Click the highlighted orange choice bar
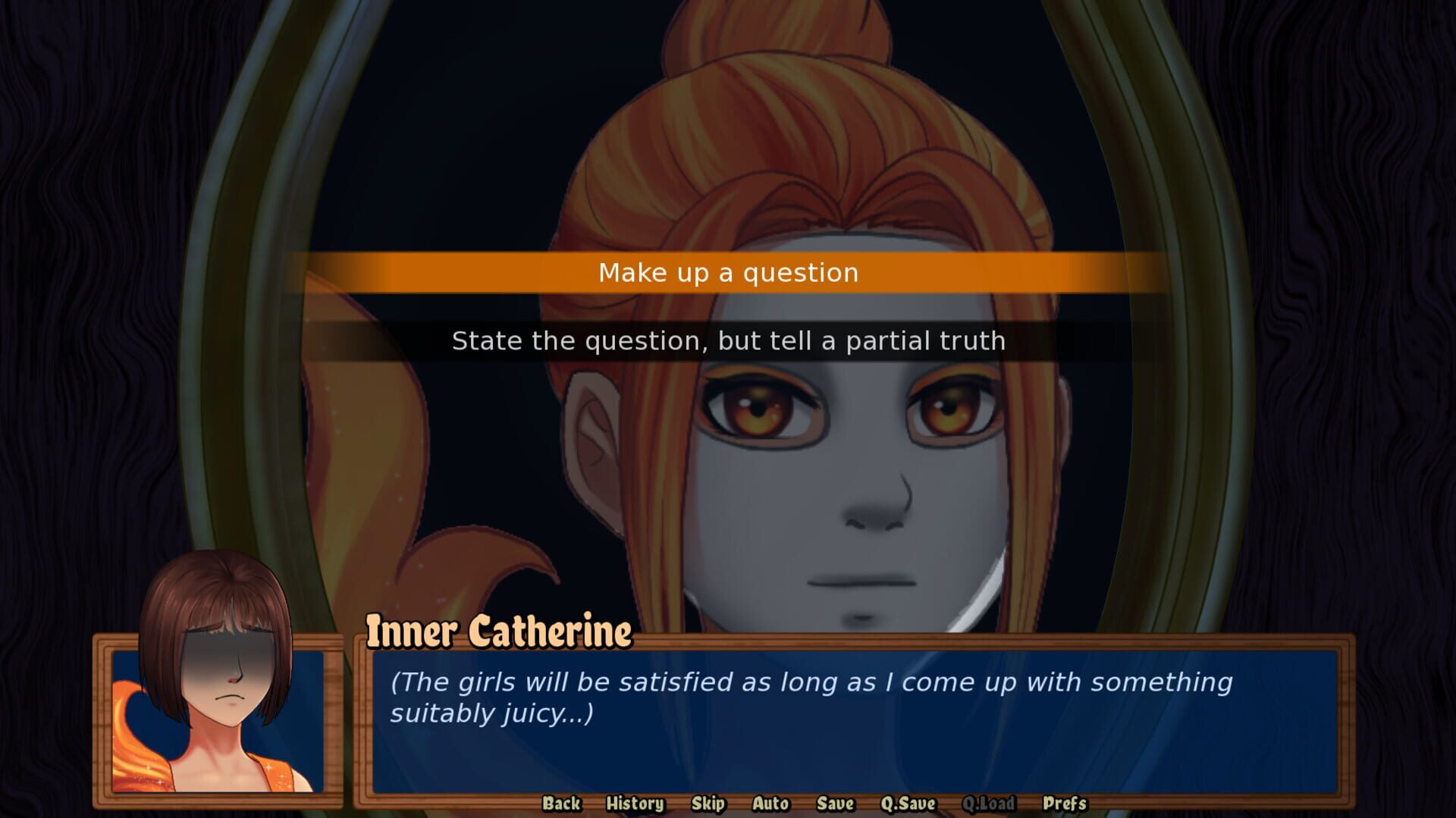This screenshot has width=1456, height=818. pyautogui.click(x=728, y=273)
